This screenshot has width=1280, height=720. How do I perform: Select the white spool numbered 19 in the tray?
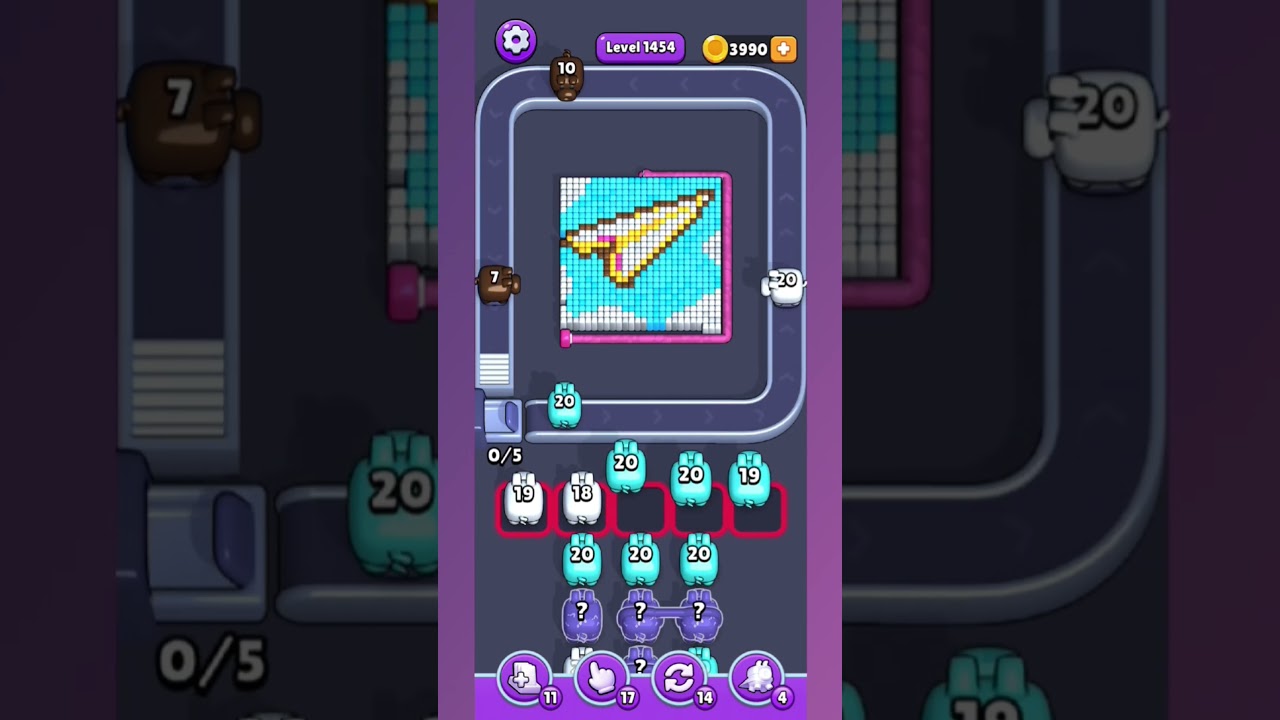click(522, 497)
